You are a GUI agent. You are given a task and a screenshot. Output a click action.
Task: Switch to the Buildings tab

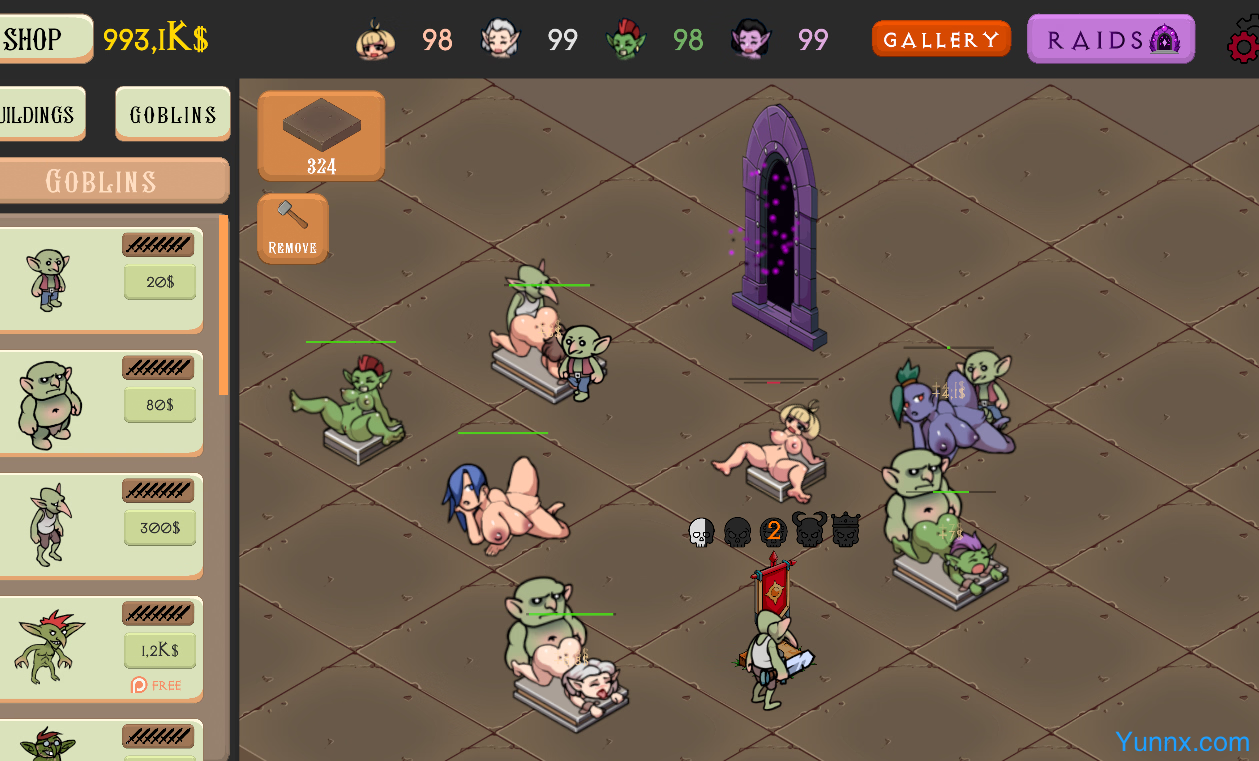pyautogui.click(x=38, y=114)
